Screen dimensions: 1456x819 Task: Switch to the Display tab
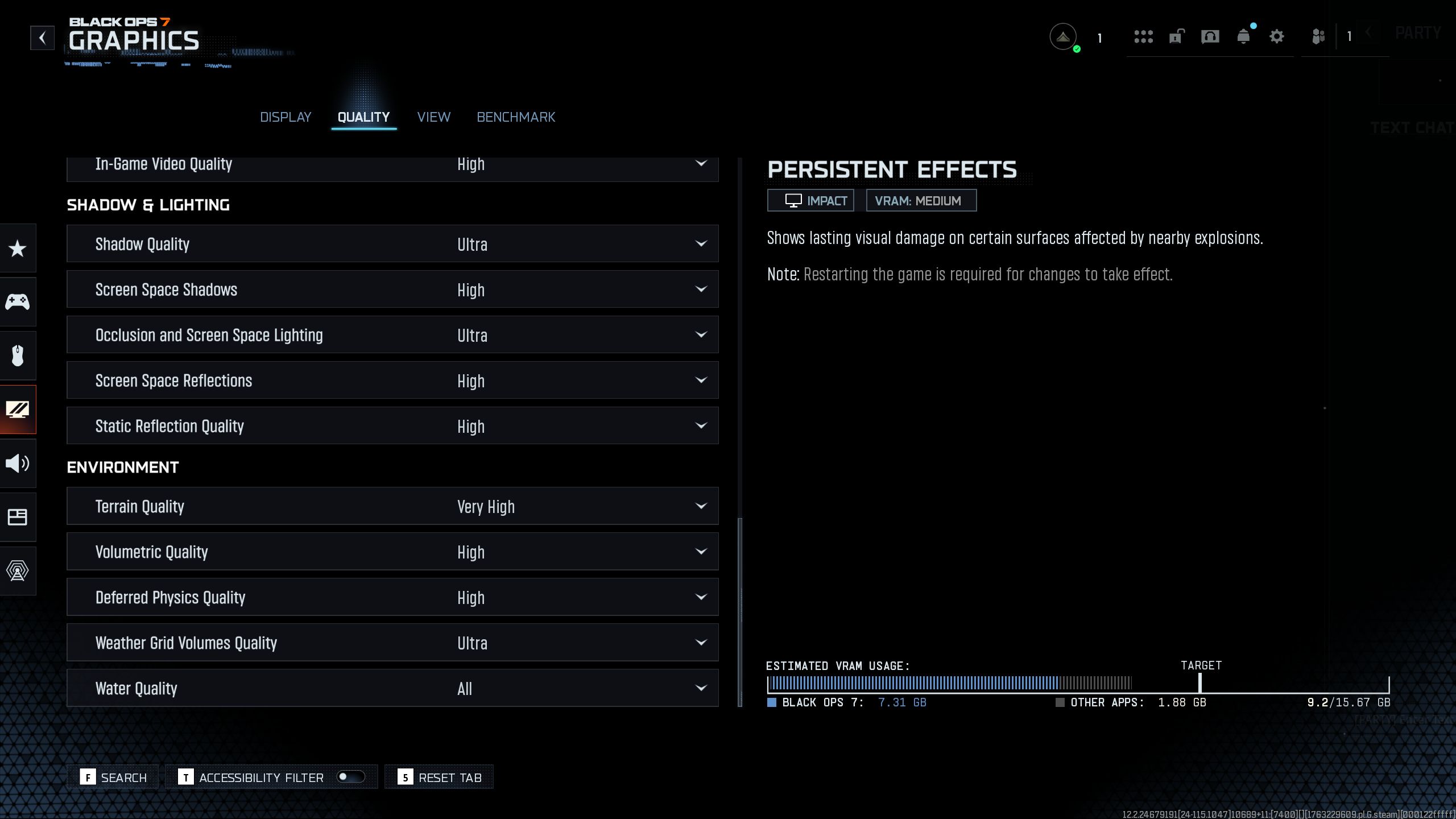286,117
